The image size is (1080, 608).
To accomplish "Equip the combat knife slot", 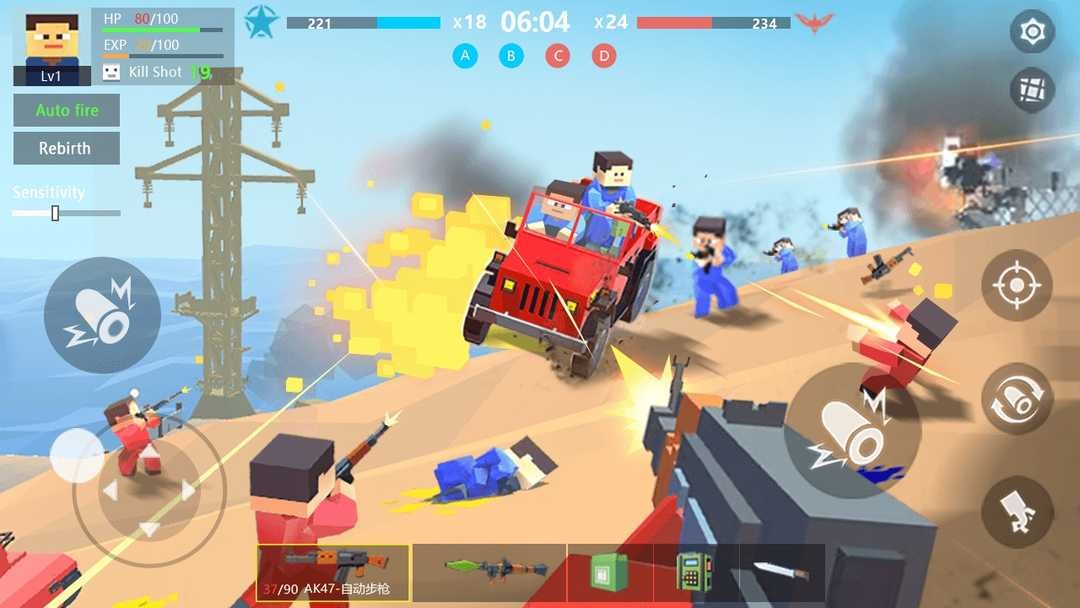I will 780,571.
